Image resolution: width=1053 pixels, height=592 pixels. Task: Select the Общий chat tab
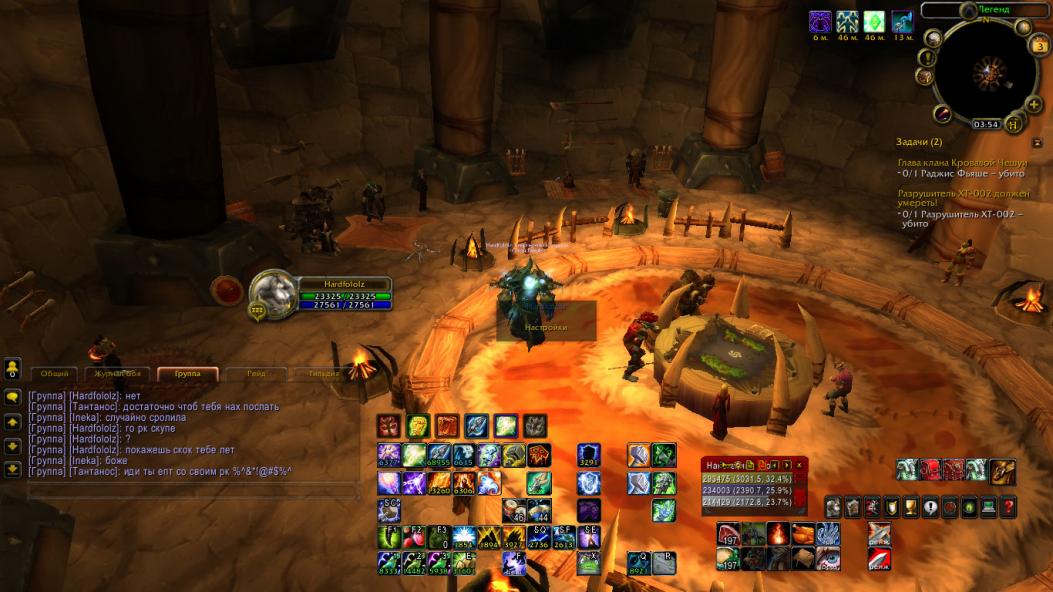[x=55, y=374]
